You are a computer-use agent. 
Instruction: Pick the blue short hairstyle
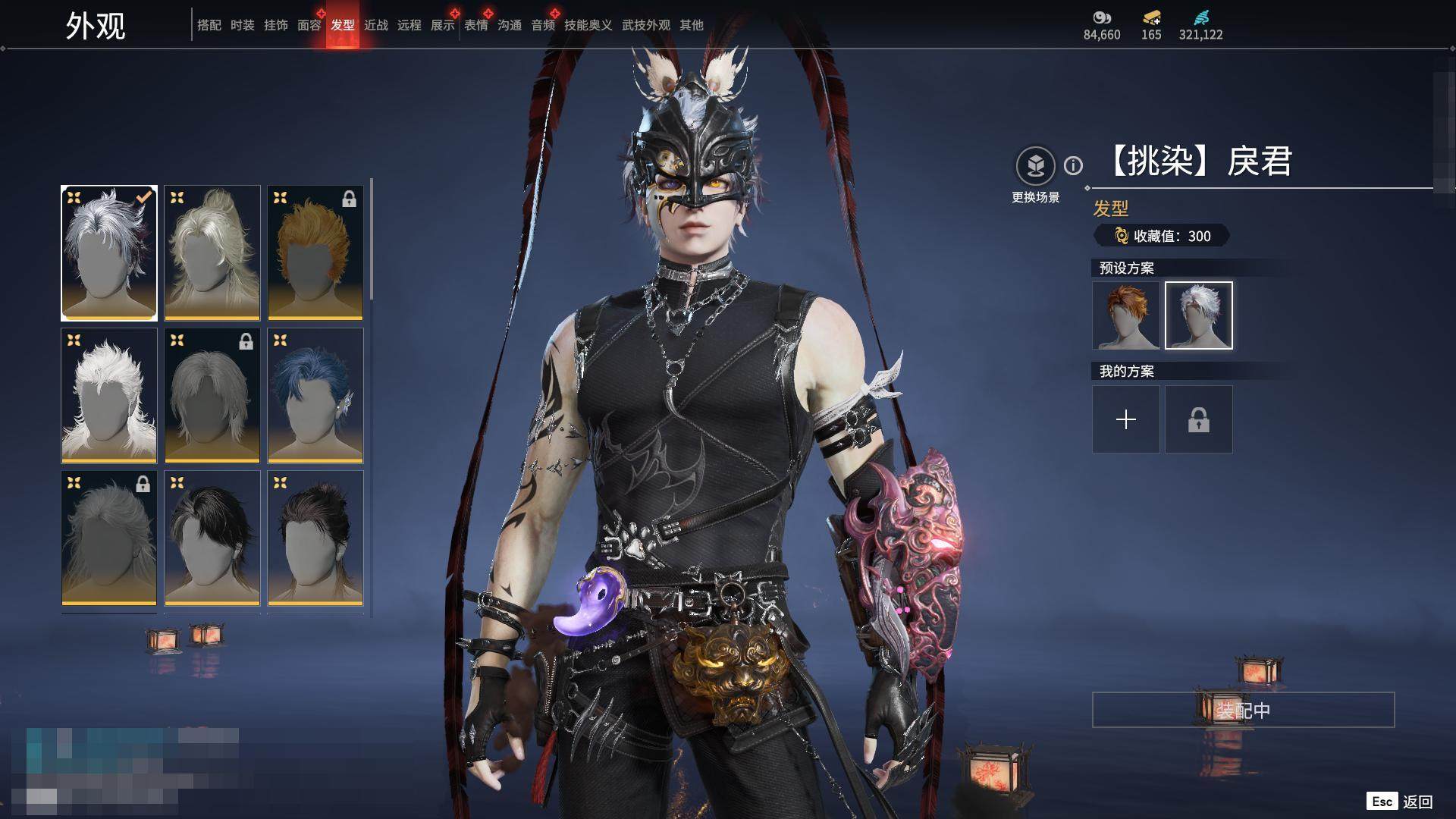point(315,395)
